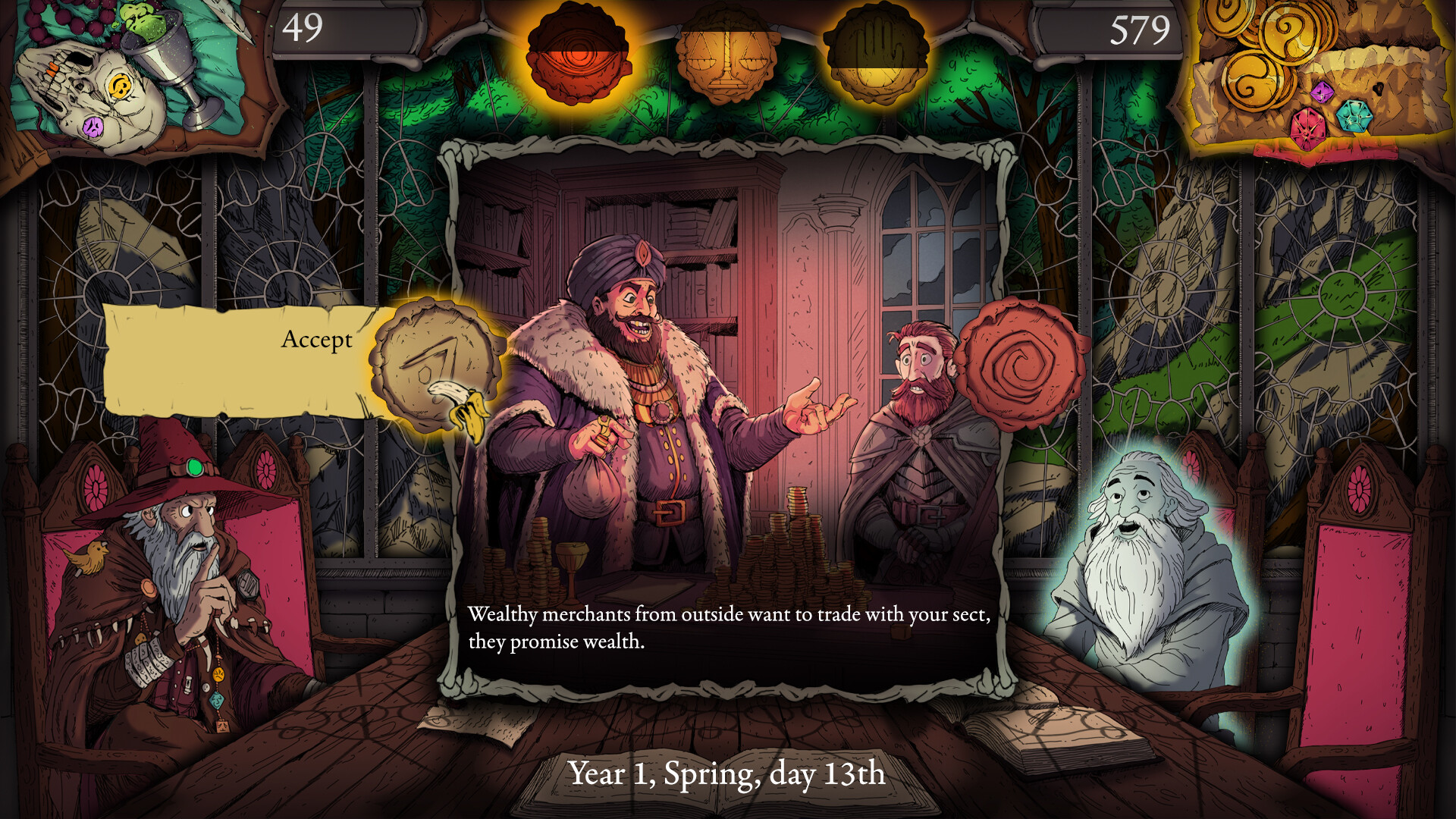Select the red eye omen seal
Screen dimensions: 1456x819
coord(579,53)
